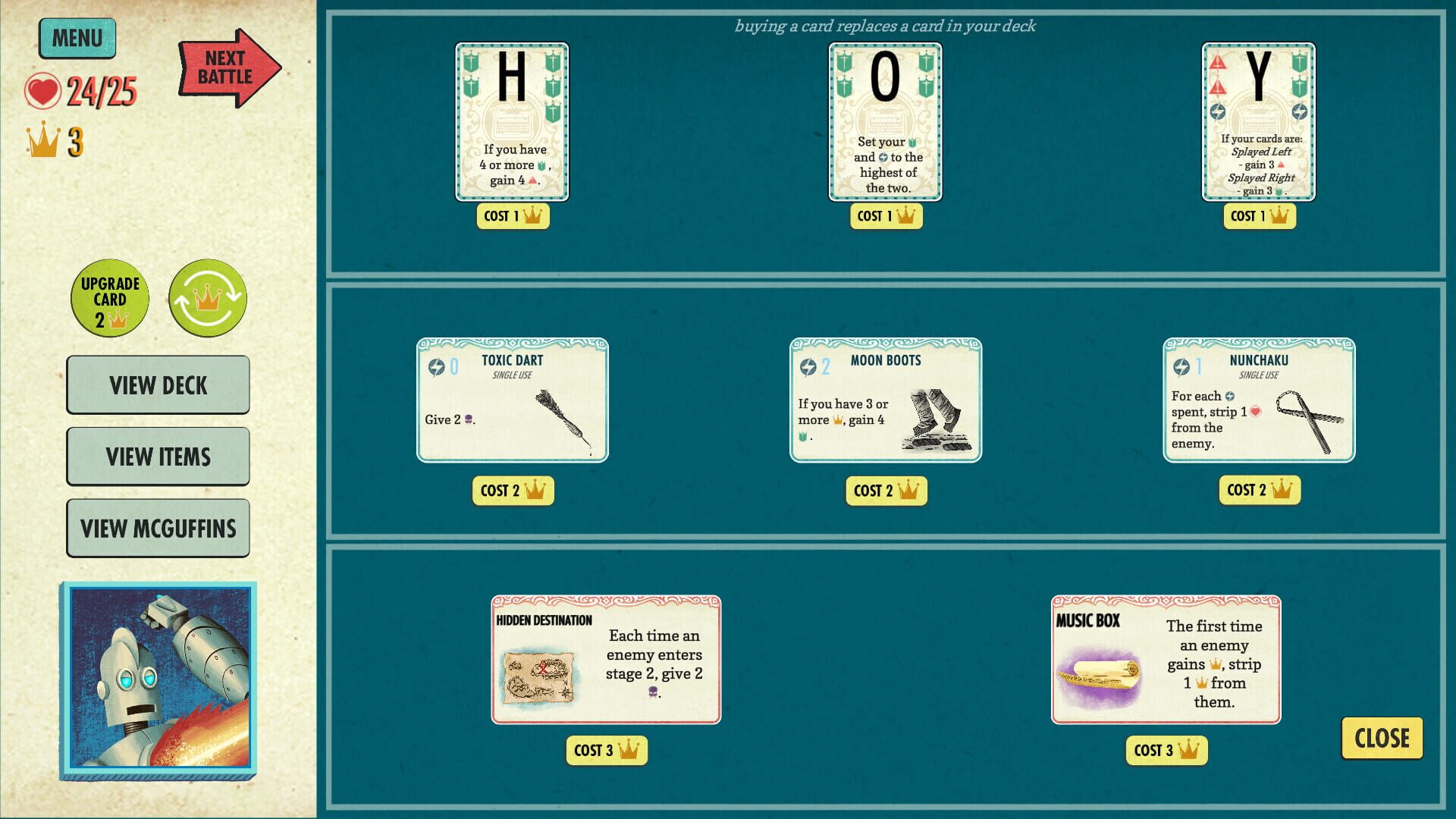1456x819 pixels.
Task: Select the Moon Boots card
Action: 886,400
